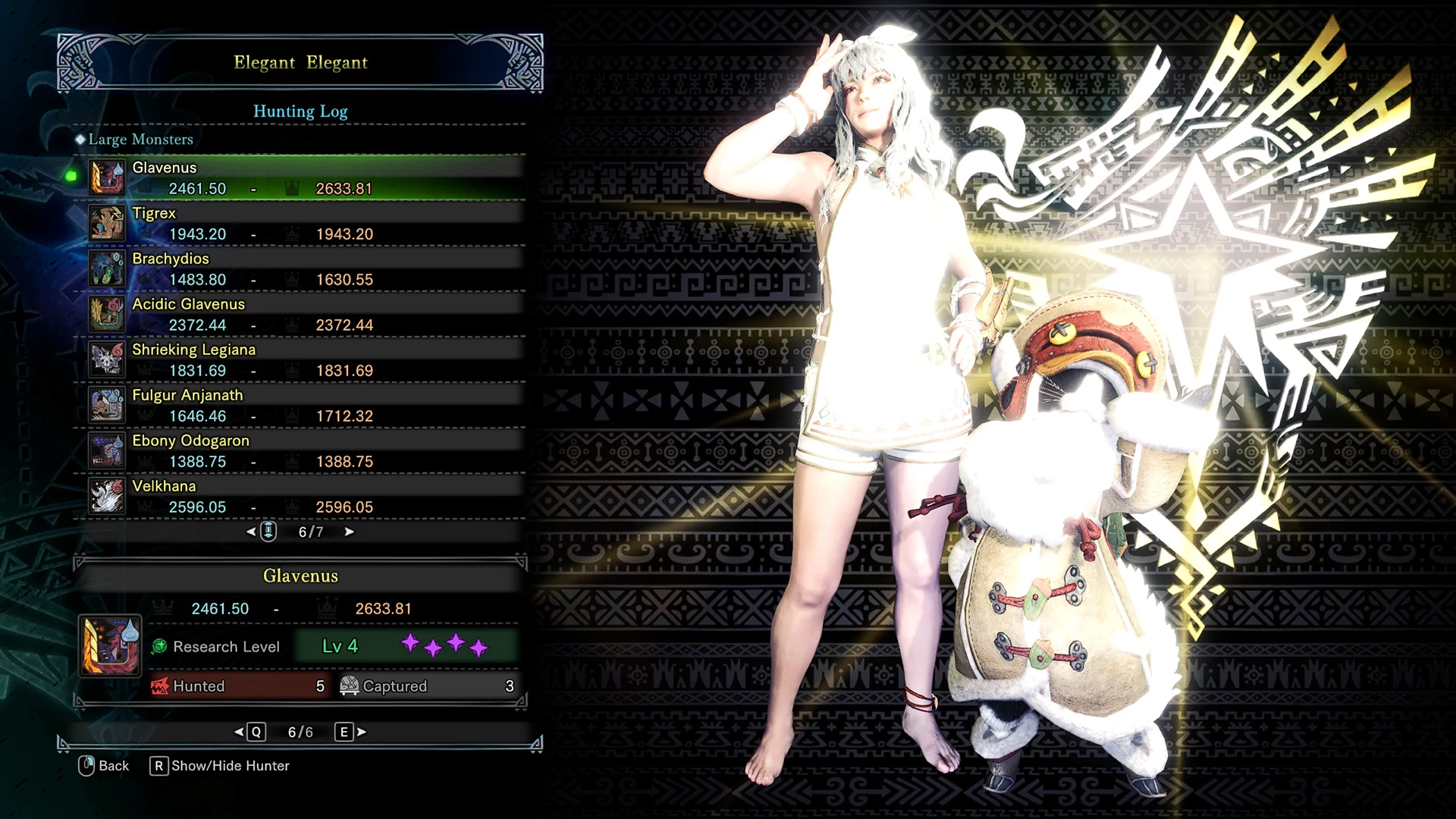Select the Glavenus row in Hunting Log

(300, 177)
